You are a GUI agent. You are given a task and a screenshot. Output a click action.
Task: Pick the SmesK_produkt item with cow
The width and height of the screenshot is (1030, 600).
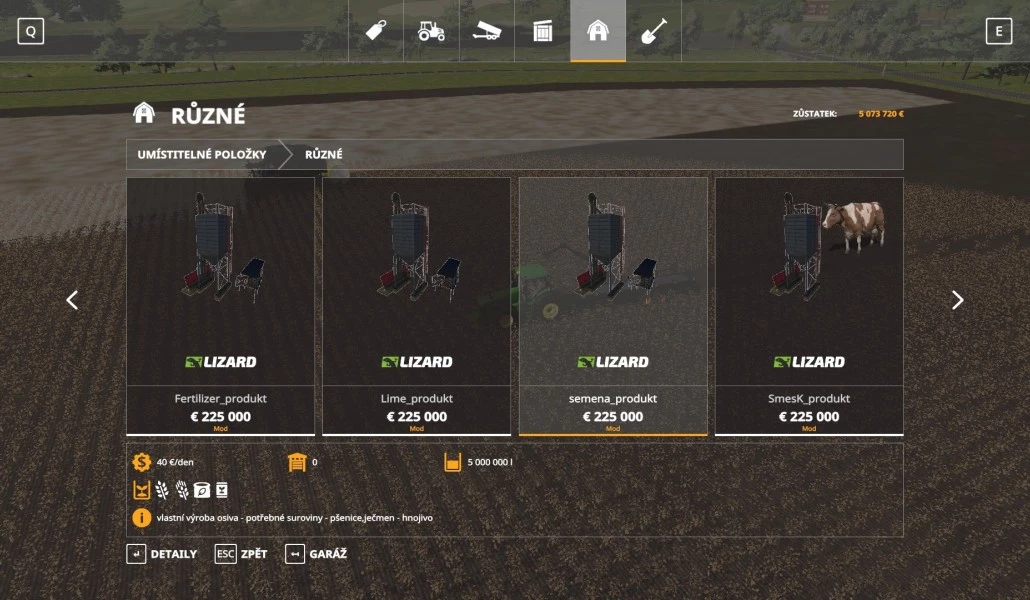[808, 305]
